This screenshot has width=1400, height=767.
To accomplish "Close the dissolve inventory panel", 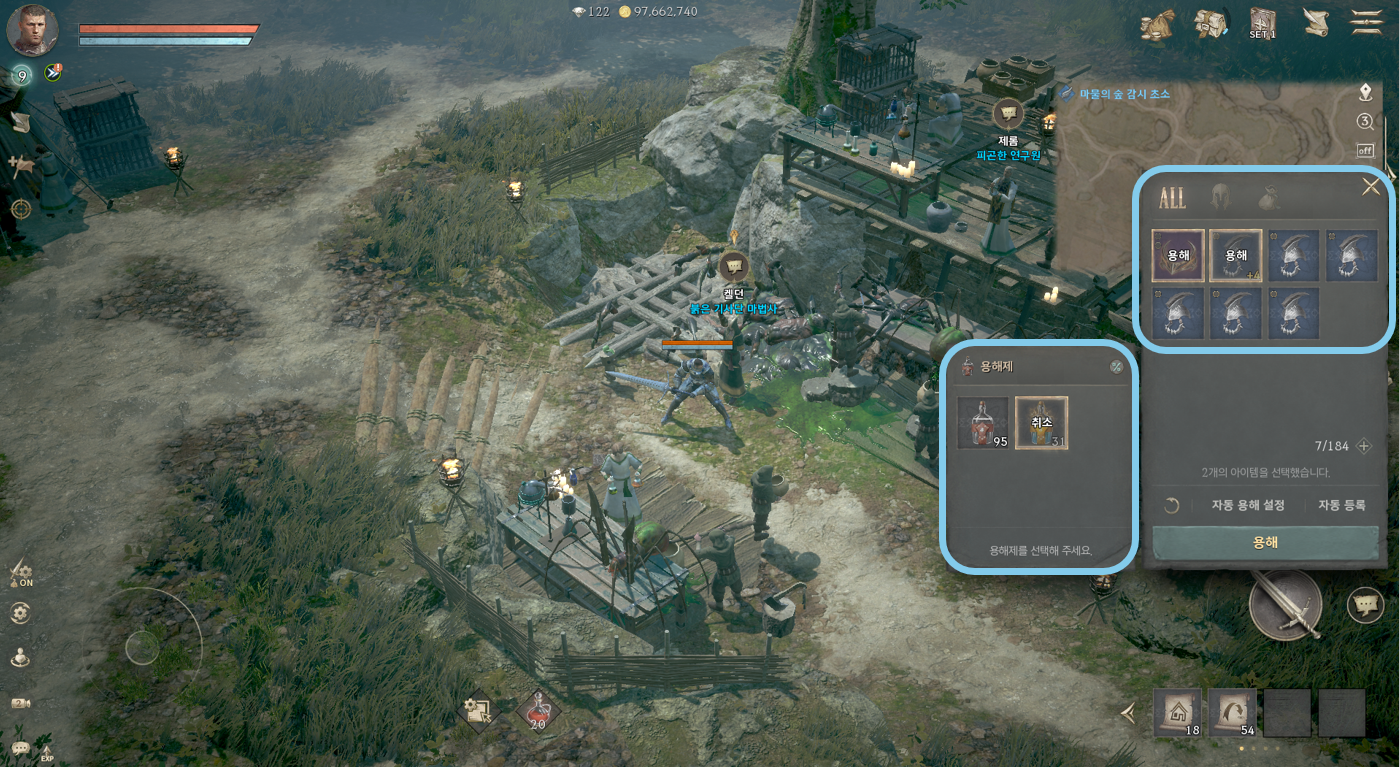I will (1371, 187).
